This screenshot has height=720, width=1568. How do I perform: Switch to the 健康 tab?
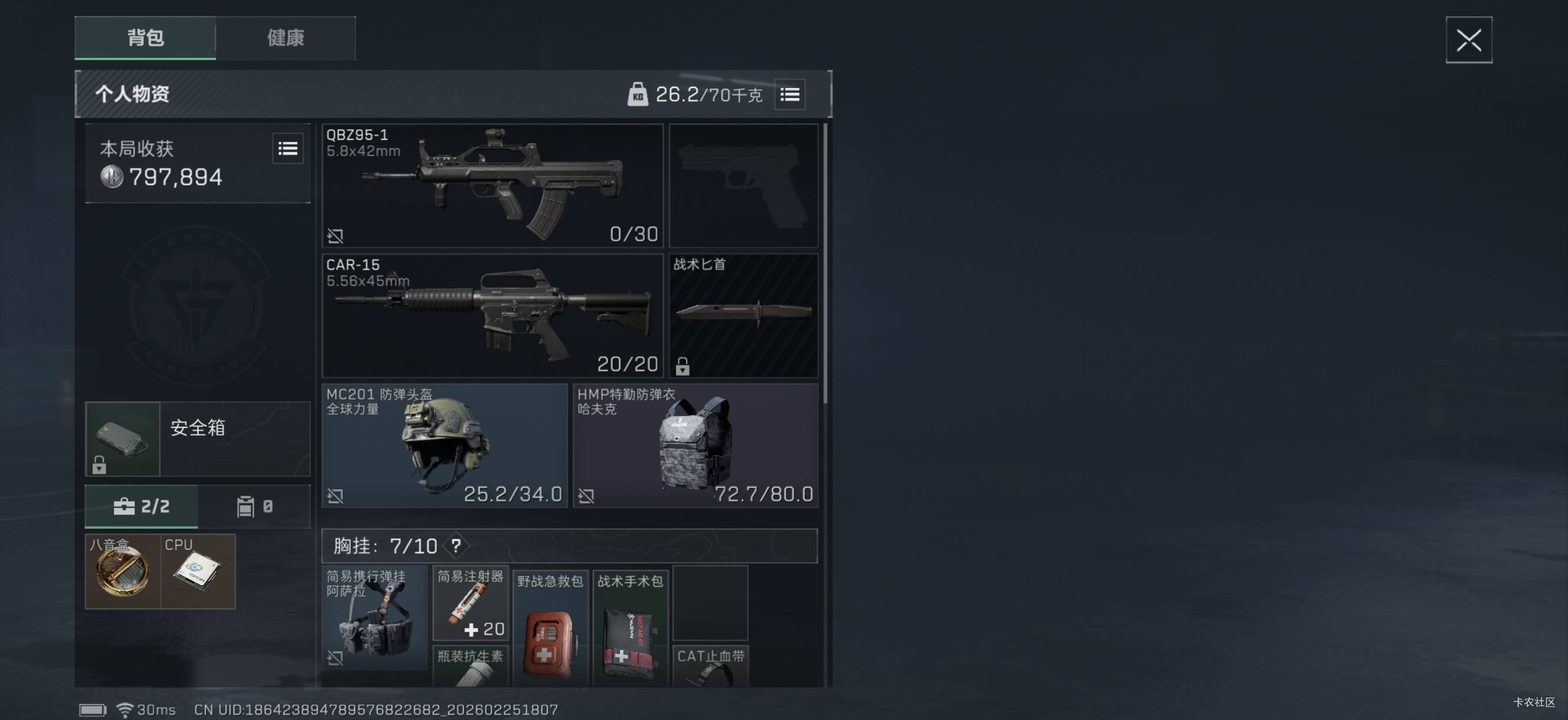point(286,38)
